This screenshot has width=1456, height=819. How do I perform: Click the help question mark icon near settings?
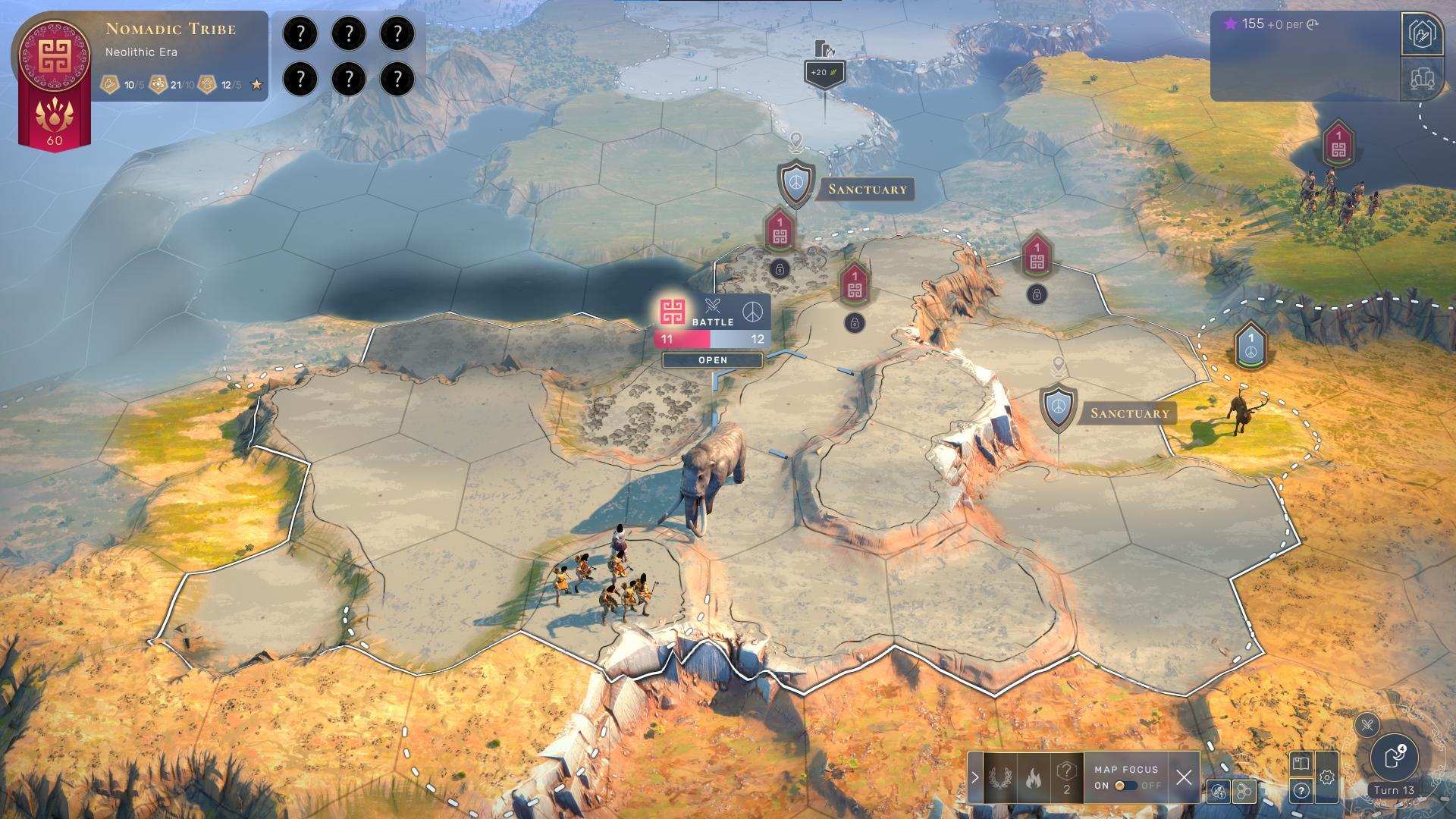[1301, 791]
